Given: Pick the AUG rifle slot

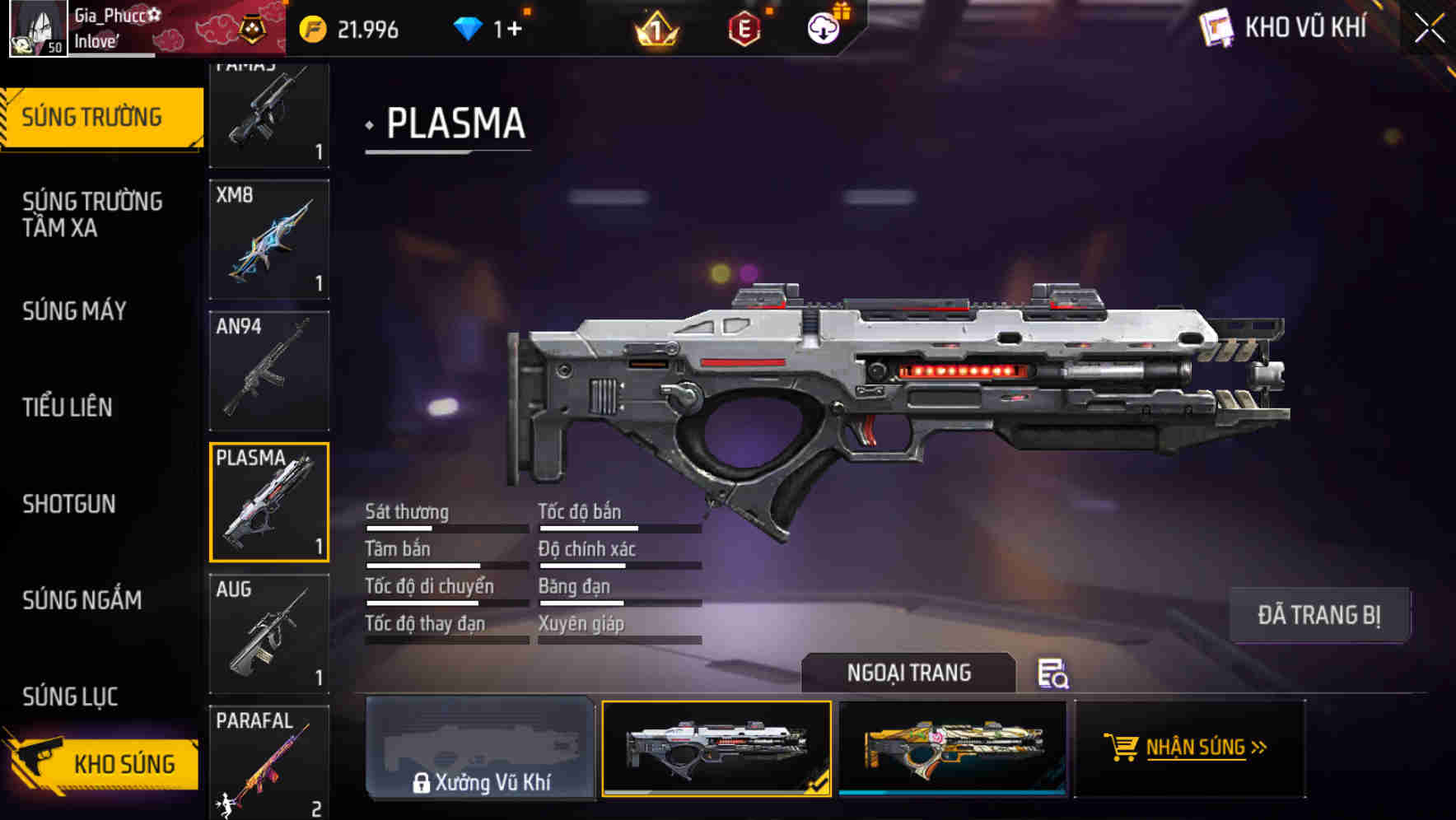Looking at the screenshot, I should click(269, 634).
